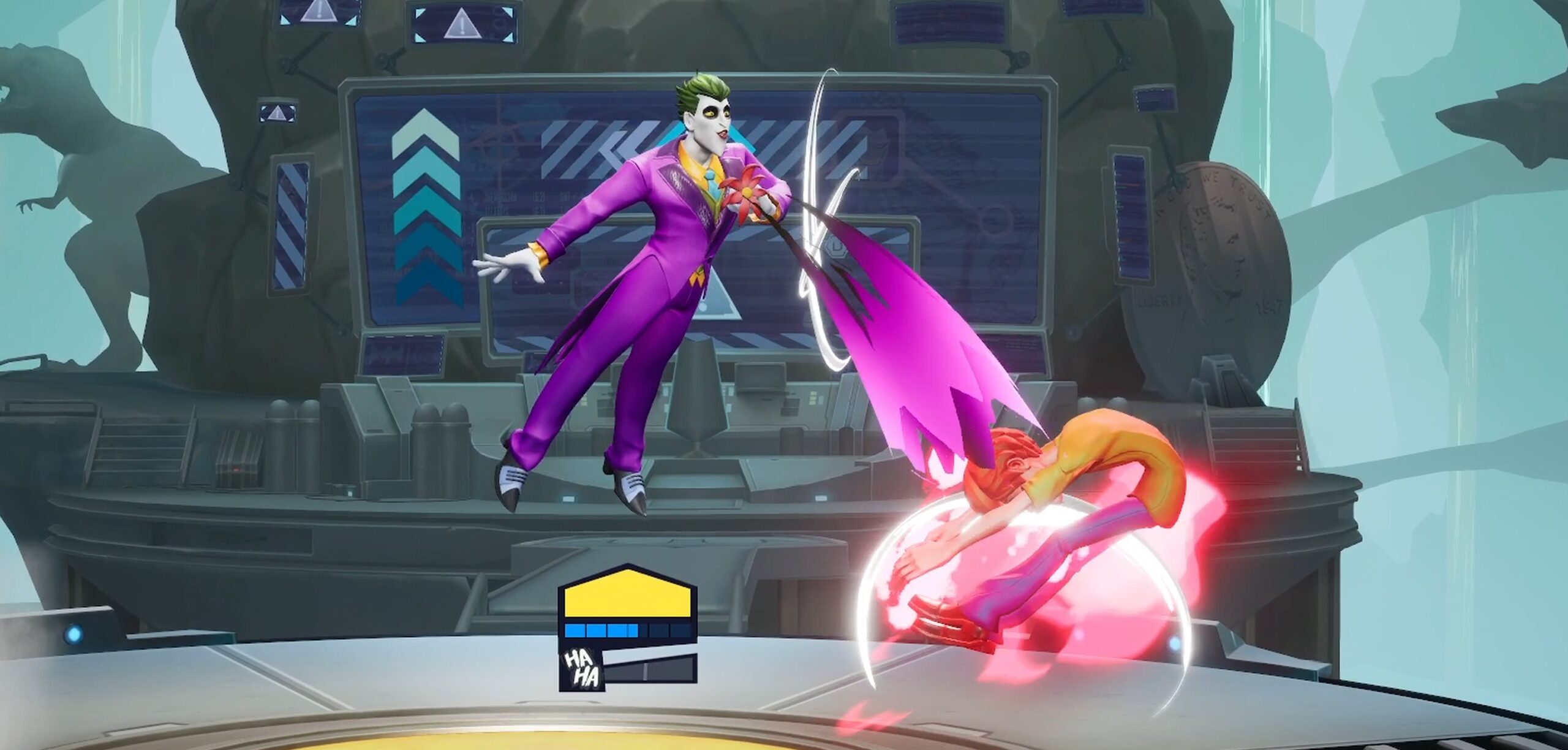1568x750 pixels.
Task: Toggle the small triangle indicator beside the warning panel
Action: click(277, 115)
